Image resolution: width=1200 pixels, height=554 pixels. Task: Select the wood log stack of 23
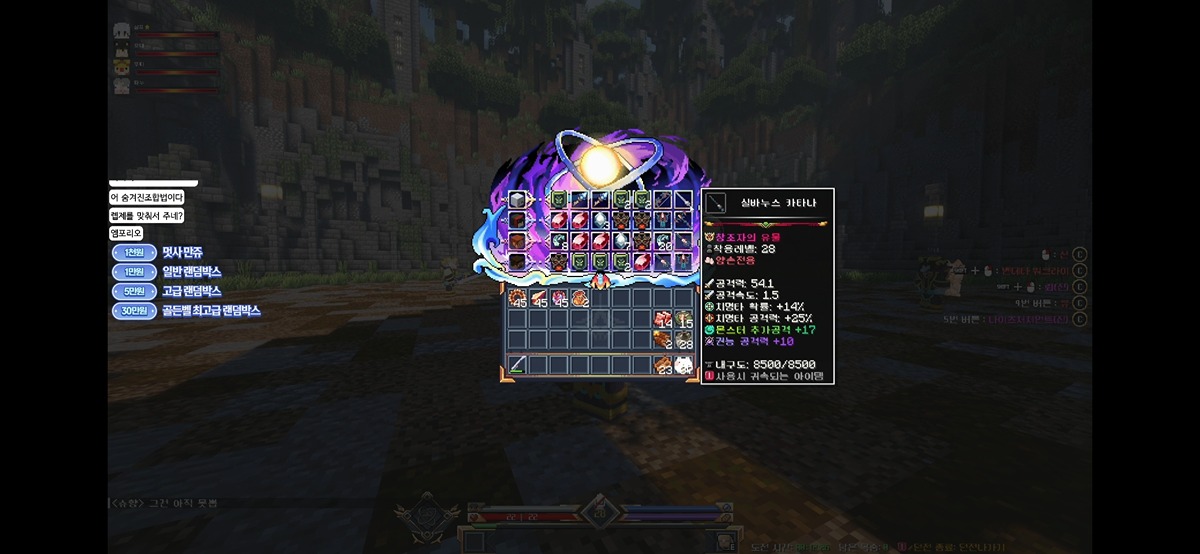coord(663,365)
